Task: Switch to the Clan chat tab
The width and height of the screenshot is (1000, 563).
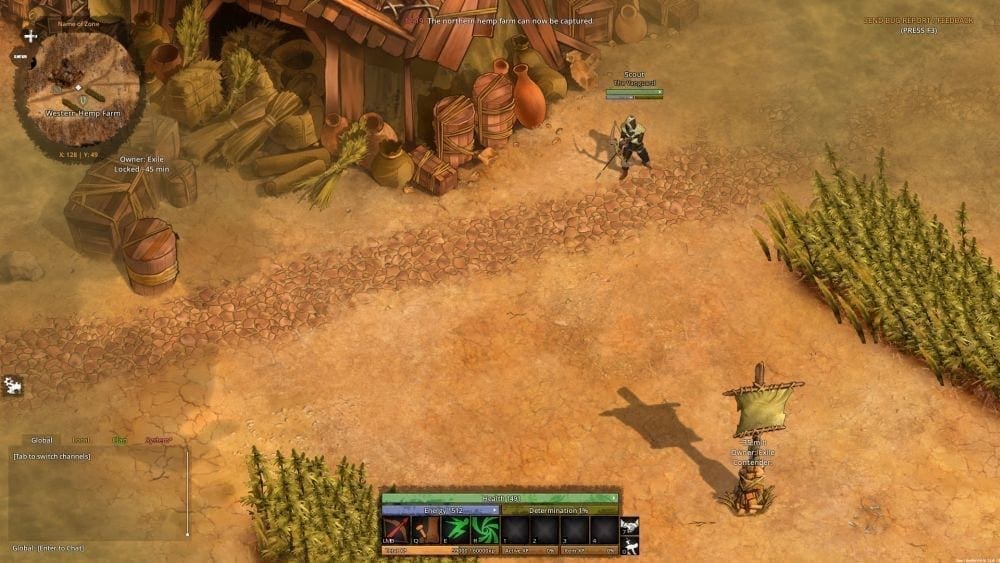Action: (119, 440)
